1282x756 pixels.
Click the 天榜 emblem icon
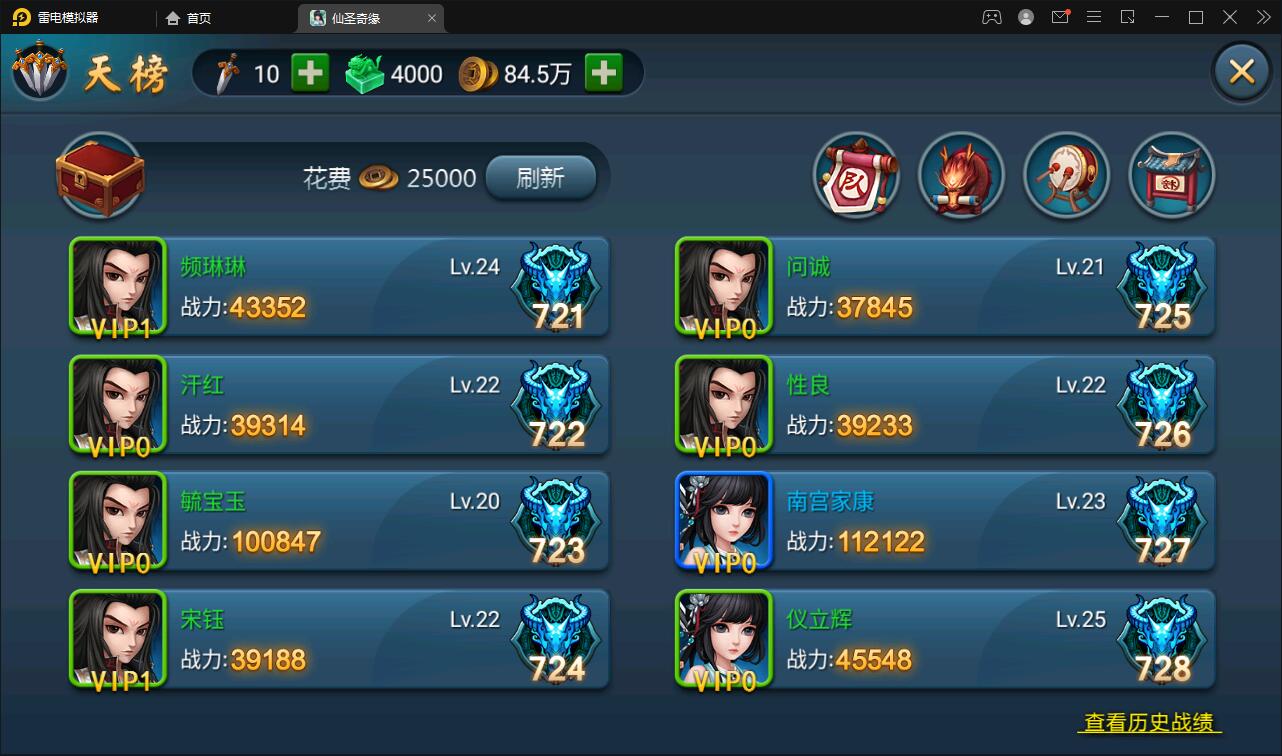pos(40,71)
